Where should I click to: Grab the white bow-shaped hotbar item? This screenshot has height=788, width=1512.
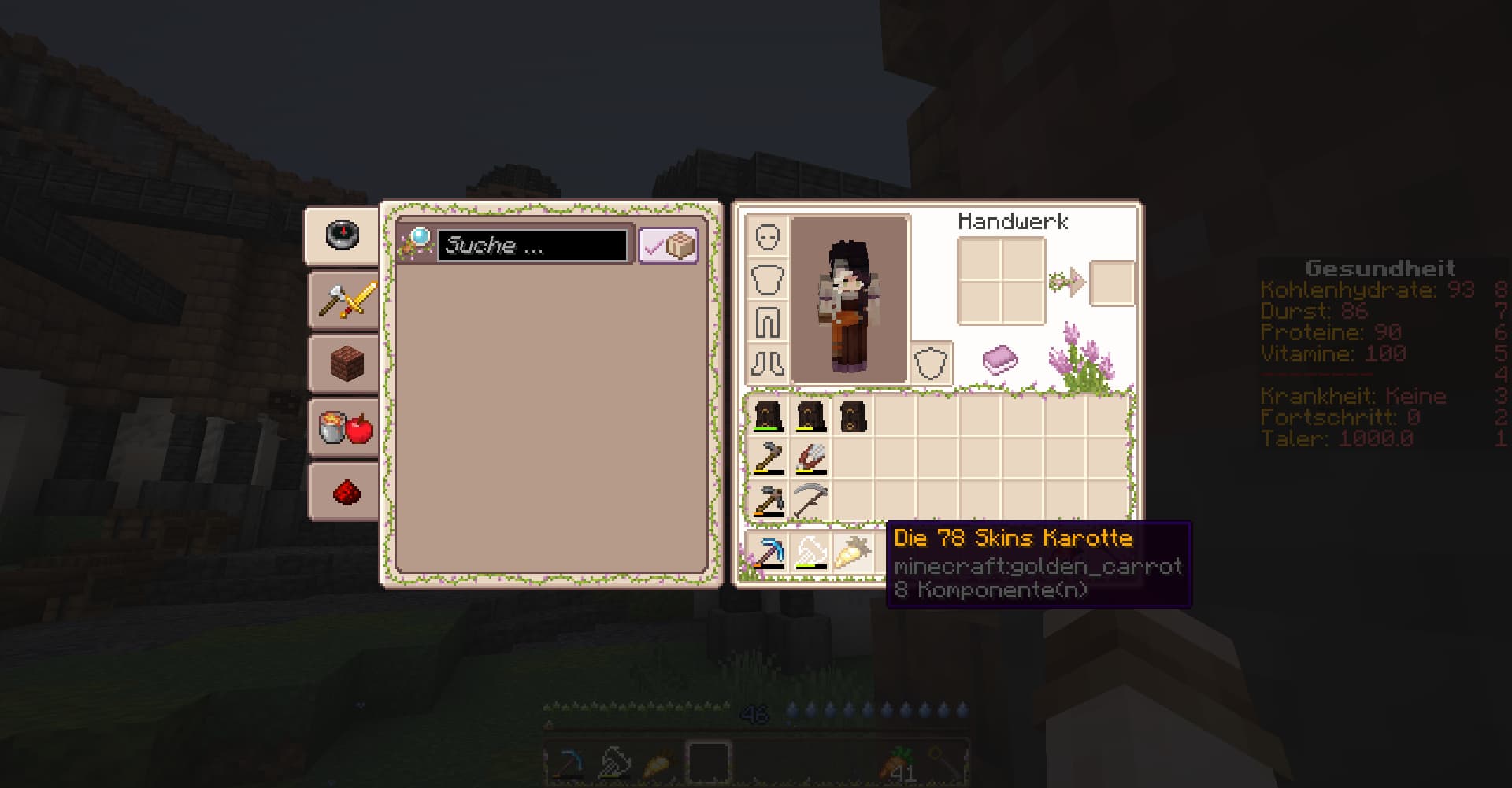pos(810,553)
